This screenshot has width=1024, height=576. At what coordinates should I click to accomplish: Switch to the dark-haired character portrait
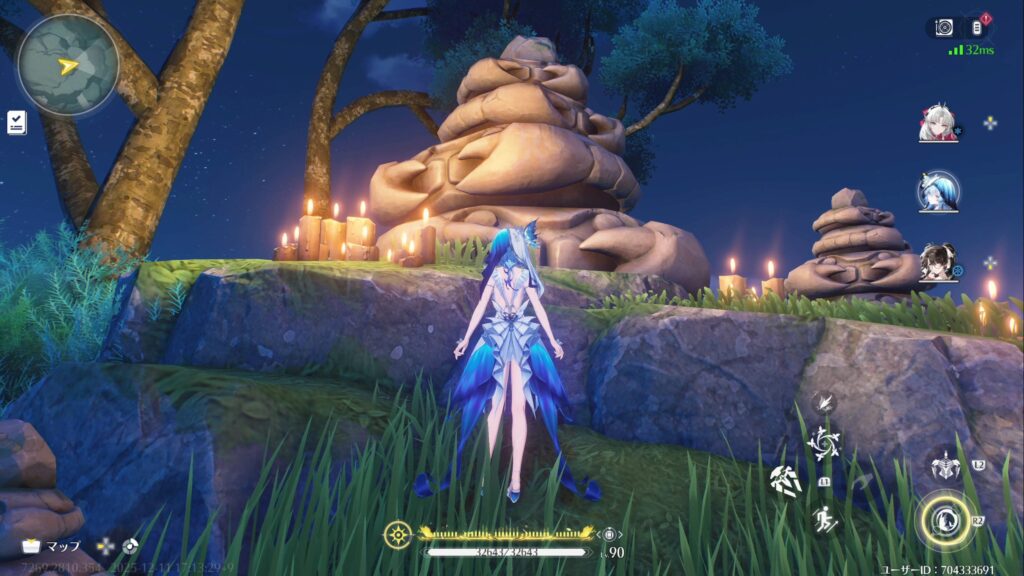tap(938, 262)
